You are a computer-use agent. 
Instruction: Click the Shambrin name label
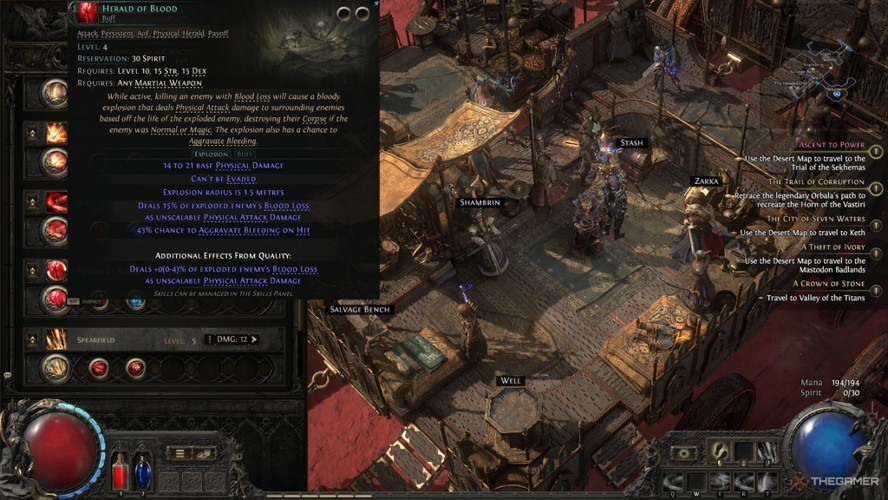478,203
